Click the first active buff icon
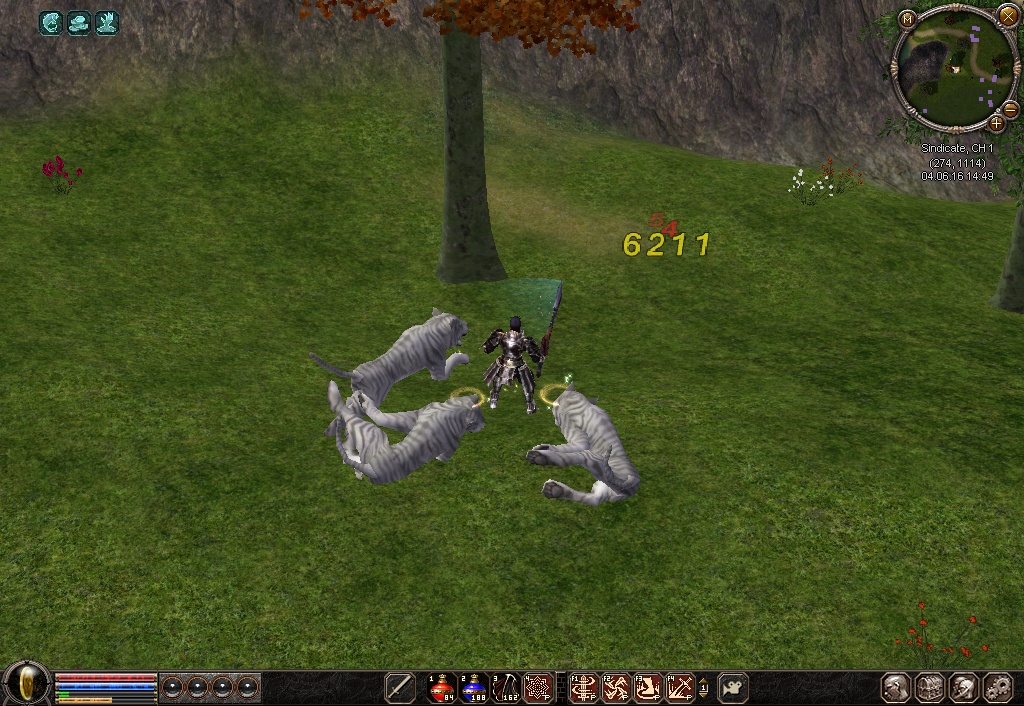The image size is (1024, 706). (x=51, y=22)
